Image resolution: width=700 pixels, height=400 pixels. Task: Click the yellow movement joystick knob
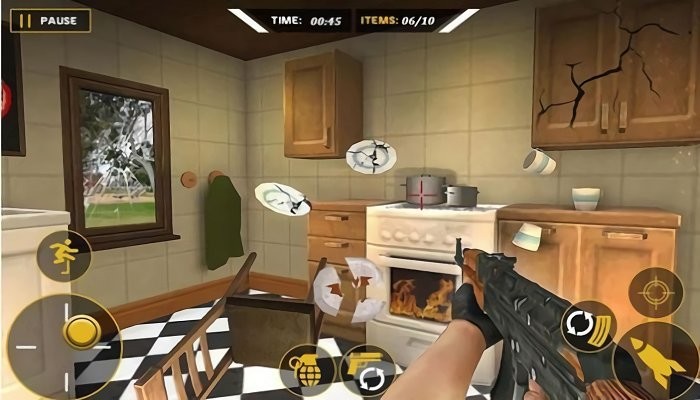click(79, 332)
